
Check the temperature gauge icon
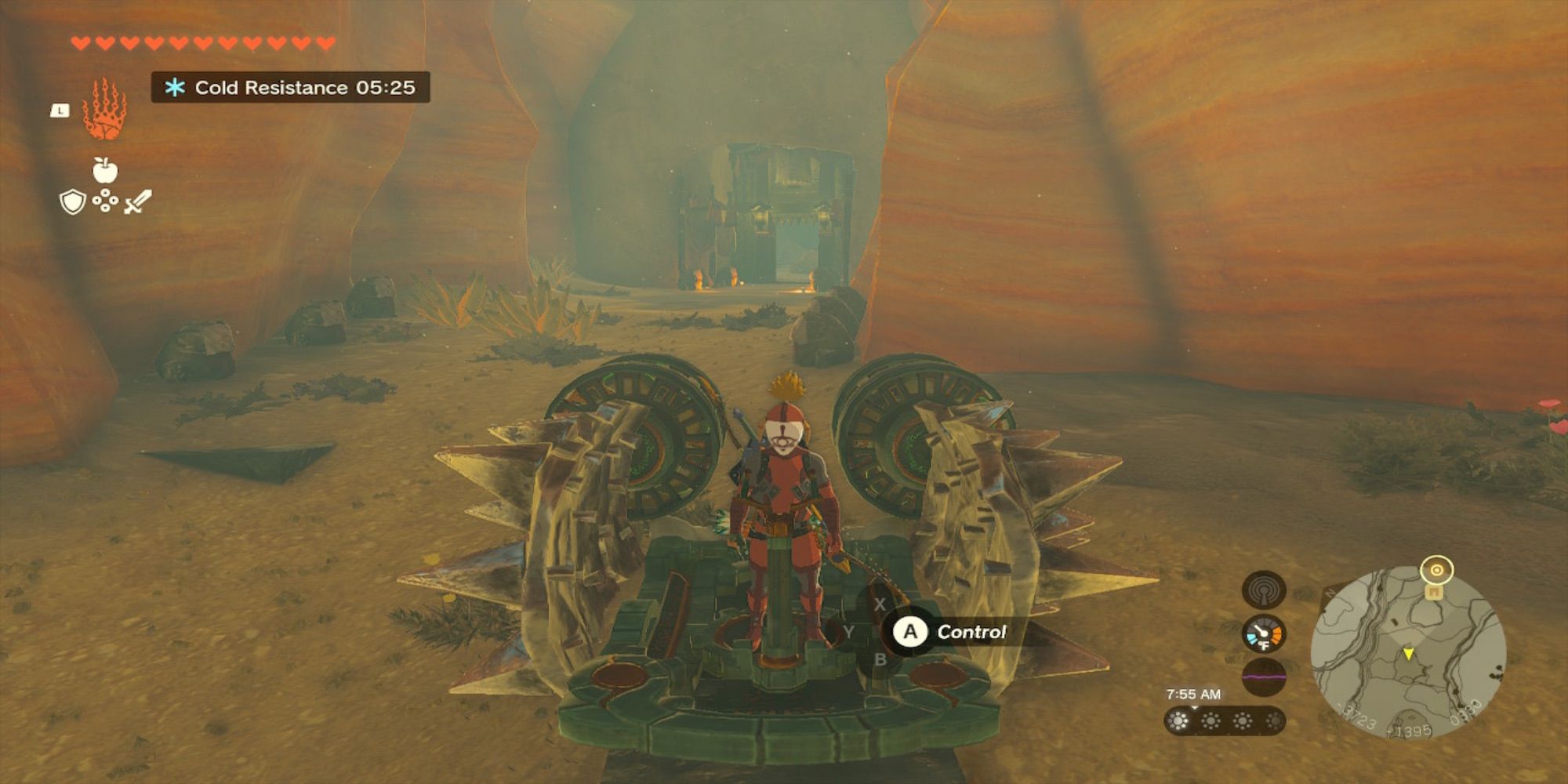[x=1263, y=633]
